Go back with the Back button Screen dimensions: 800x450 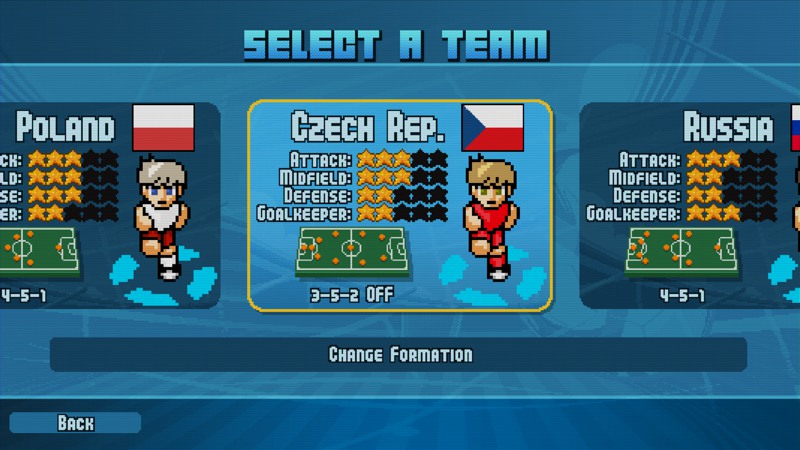[75, 423]
